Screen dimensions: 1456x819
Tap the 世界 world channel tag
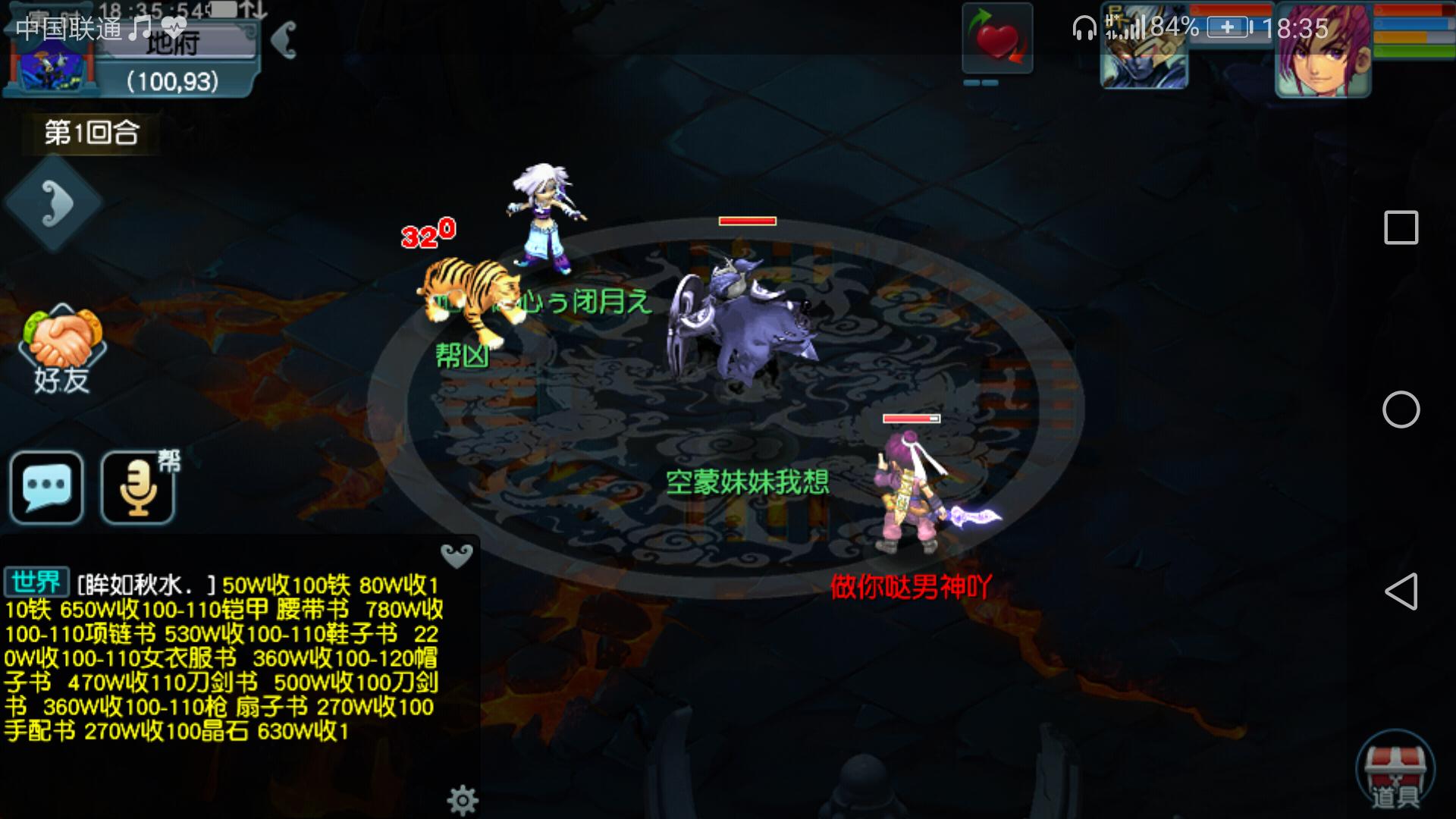coord(36,582)
